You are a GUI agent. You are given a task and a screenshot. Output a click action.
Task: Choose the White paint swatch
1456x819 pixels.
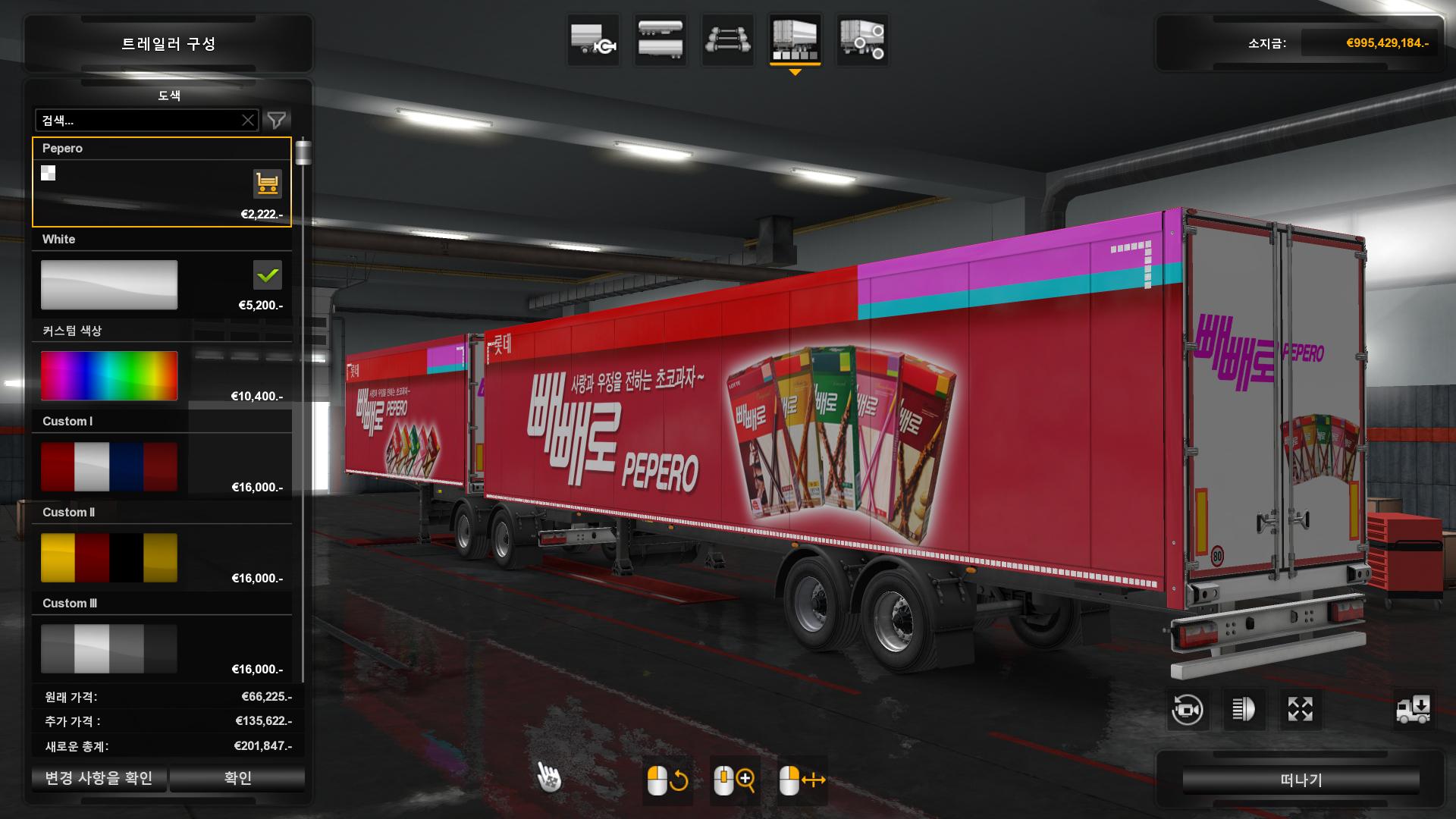pos(109,285)
